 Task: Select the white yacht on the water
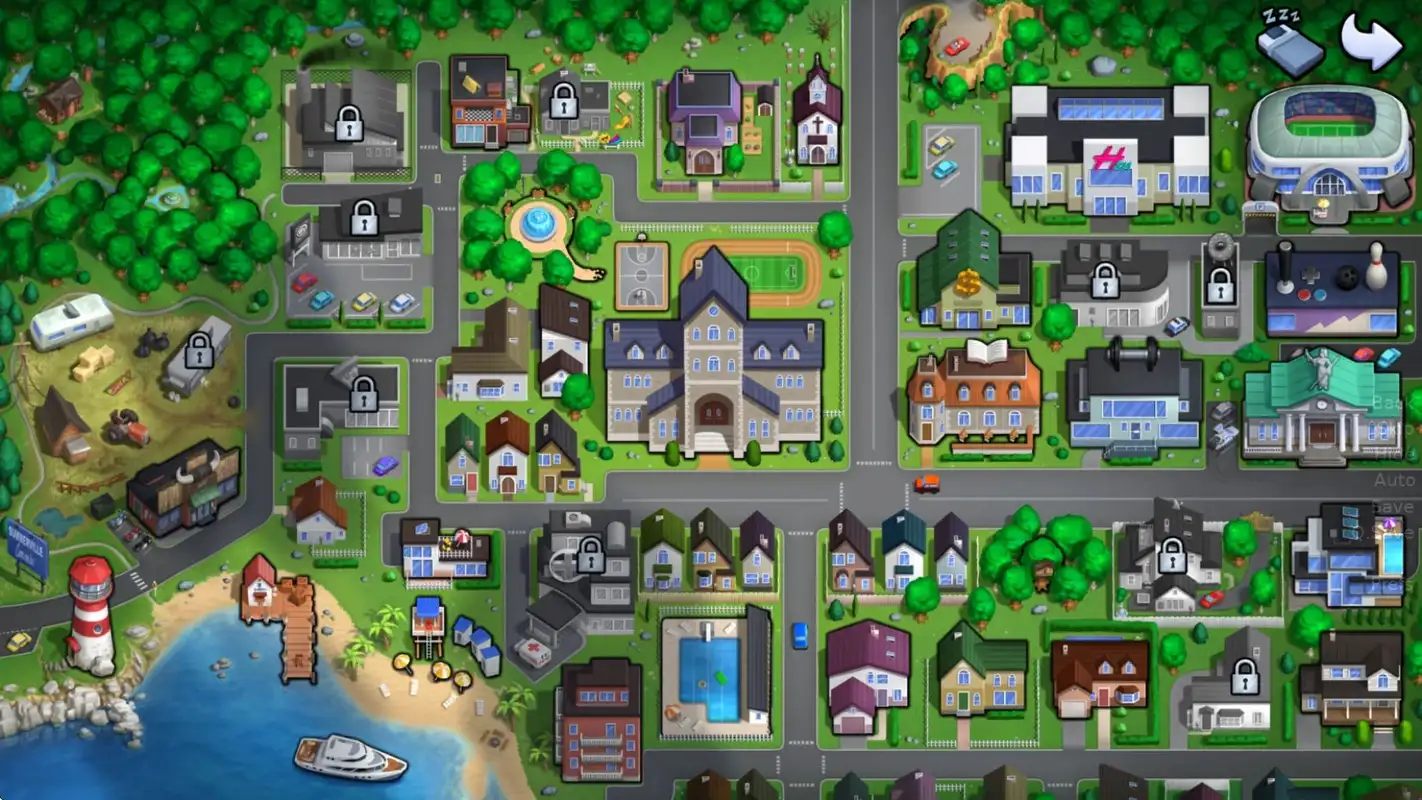click(x=349, y=757)
